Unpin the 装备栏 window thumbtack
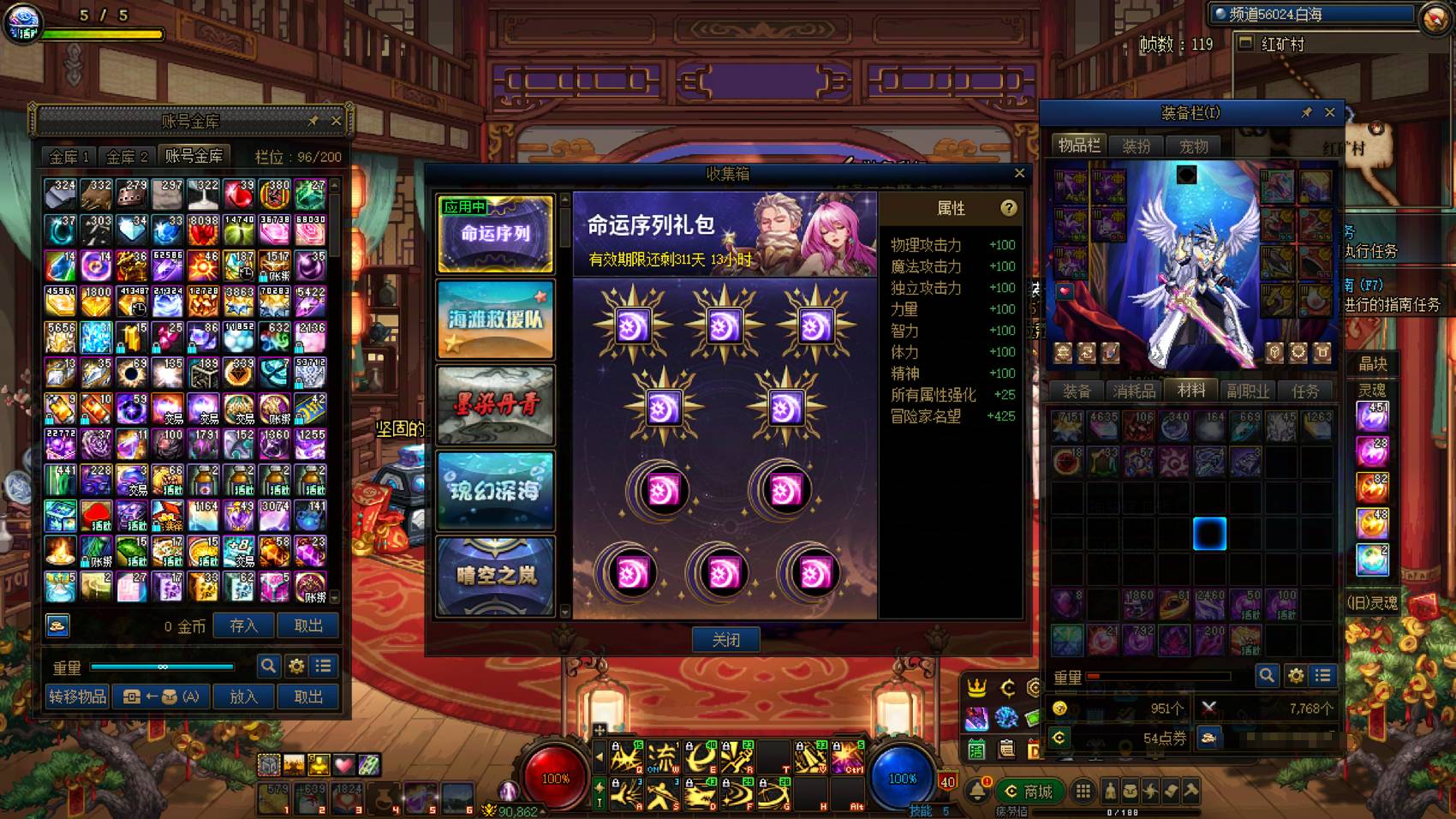 point(1309,112)
